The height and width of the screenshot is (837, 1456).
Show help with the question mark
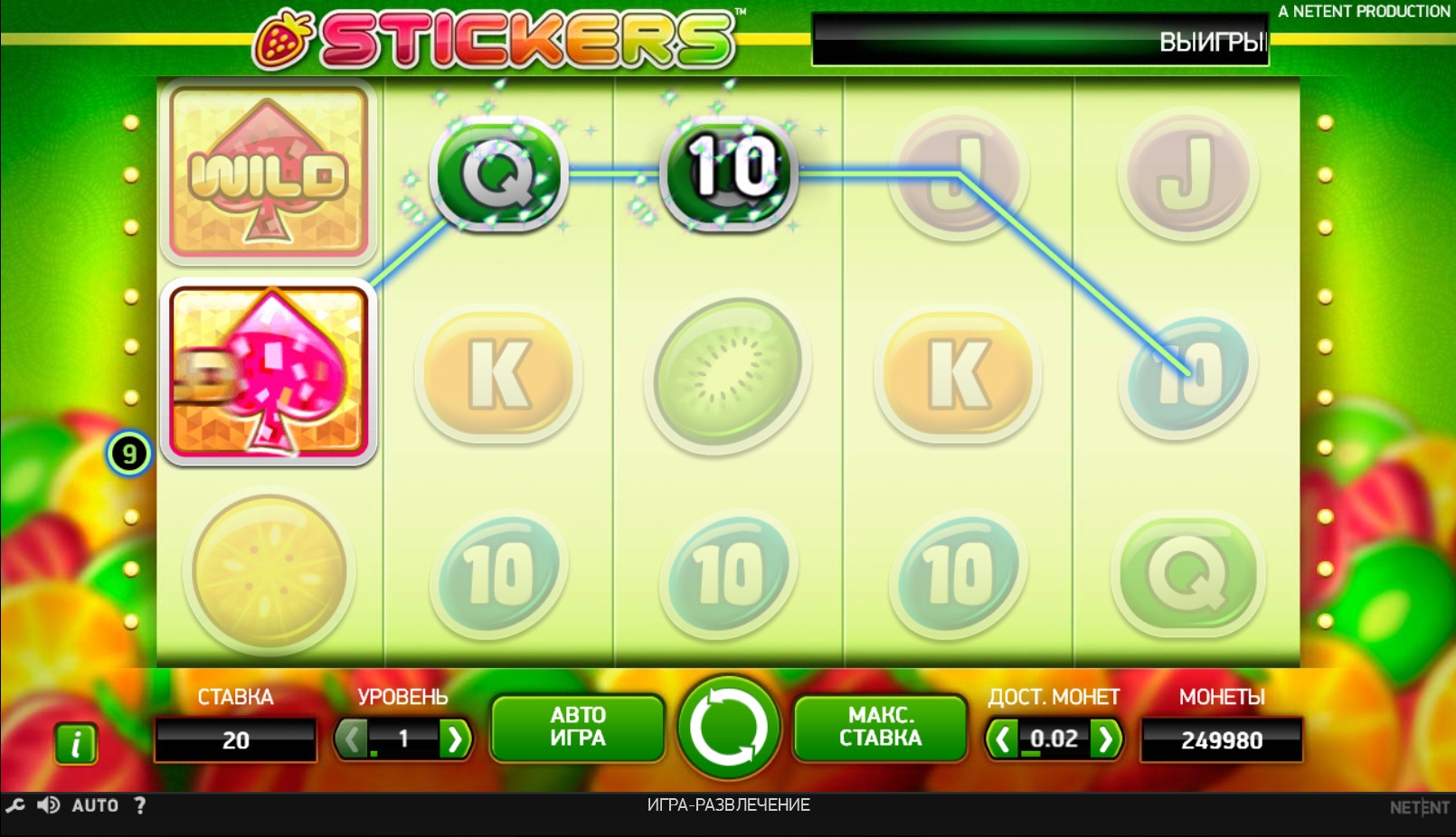pyautogui.click(x=139, y=805)
